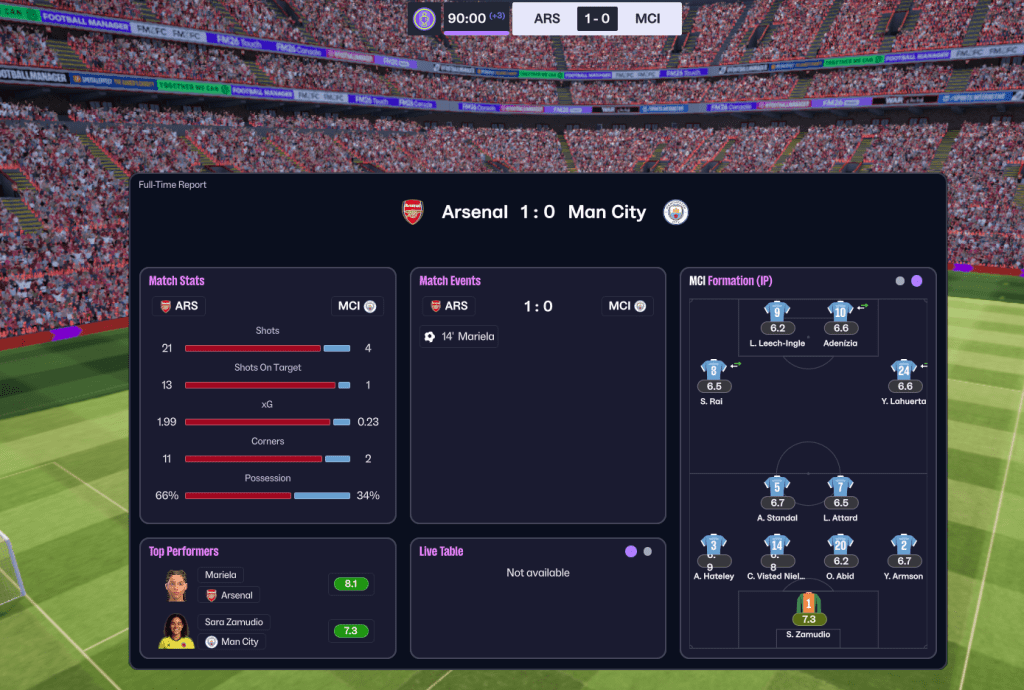Click the Man City club badge in the header
Image resolution: width=1024 pixels, height=690 pixels.
click(x=676, y=212)
